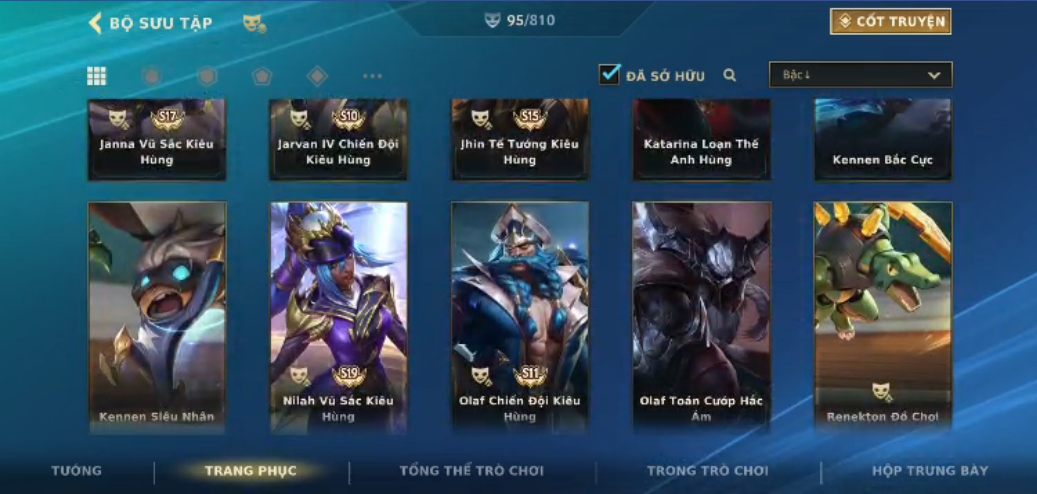Image resolution: width=1037 pixels, height=494 pixels.
Task: Switch to the Tổng Thể Trò Chơi tab
Action: [x=471, y=471]
